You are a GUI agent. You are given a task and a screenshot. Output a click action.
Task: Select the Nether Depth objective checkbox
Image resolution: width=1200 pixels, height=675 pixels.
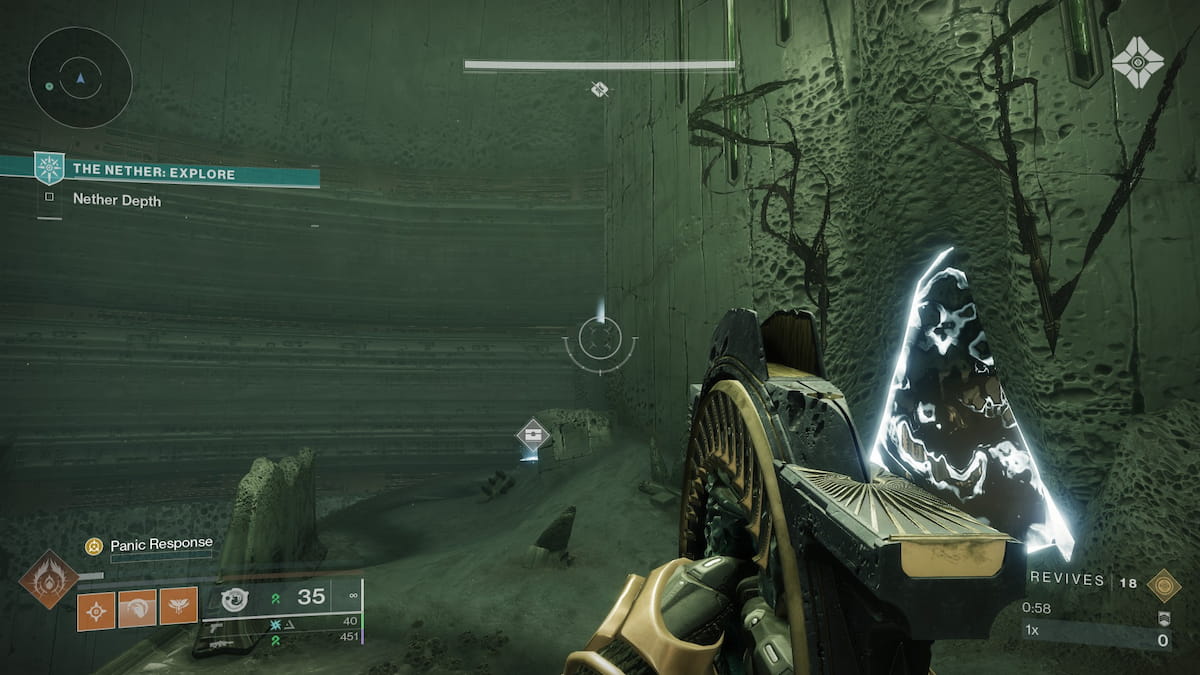tap(49, 197)
